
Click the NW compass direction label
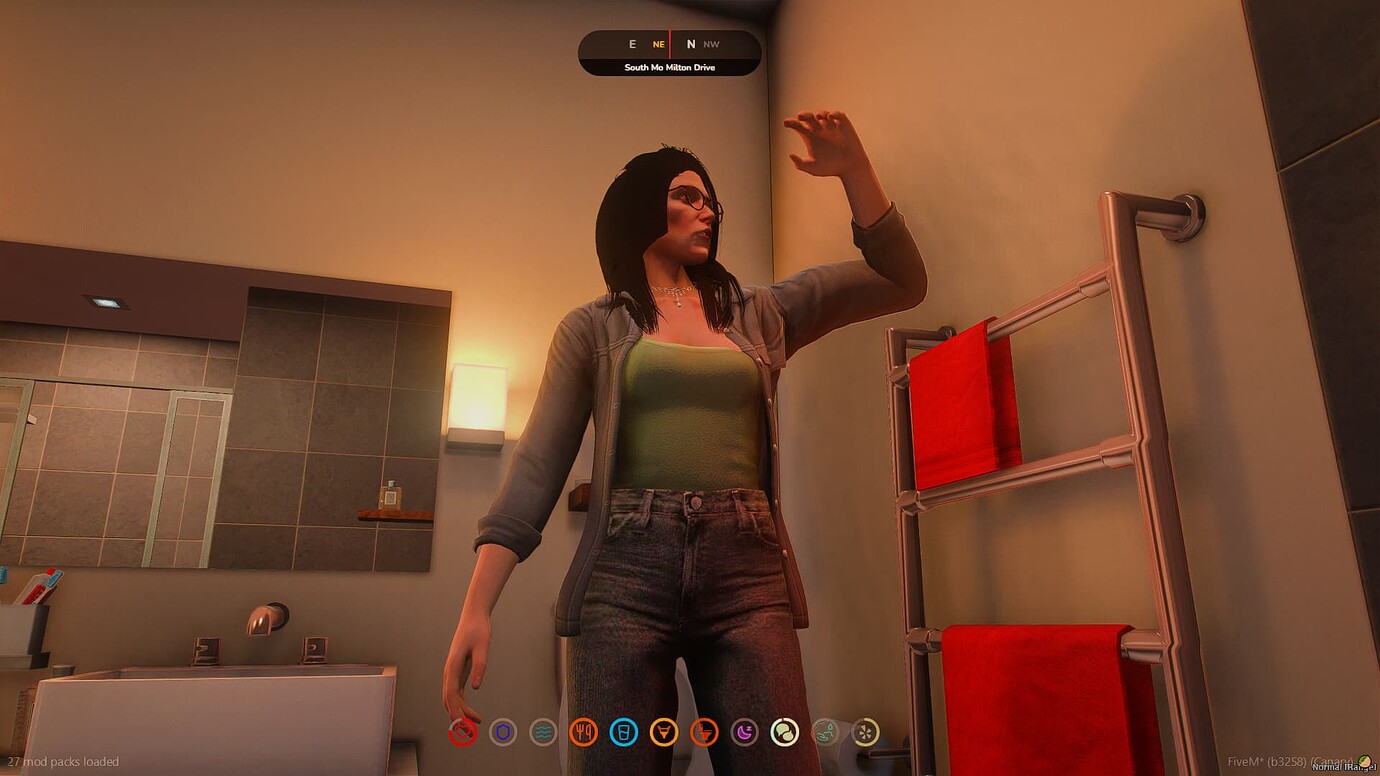[x=712, y=44]
